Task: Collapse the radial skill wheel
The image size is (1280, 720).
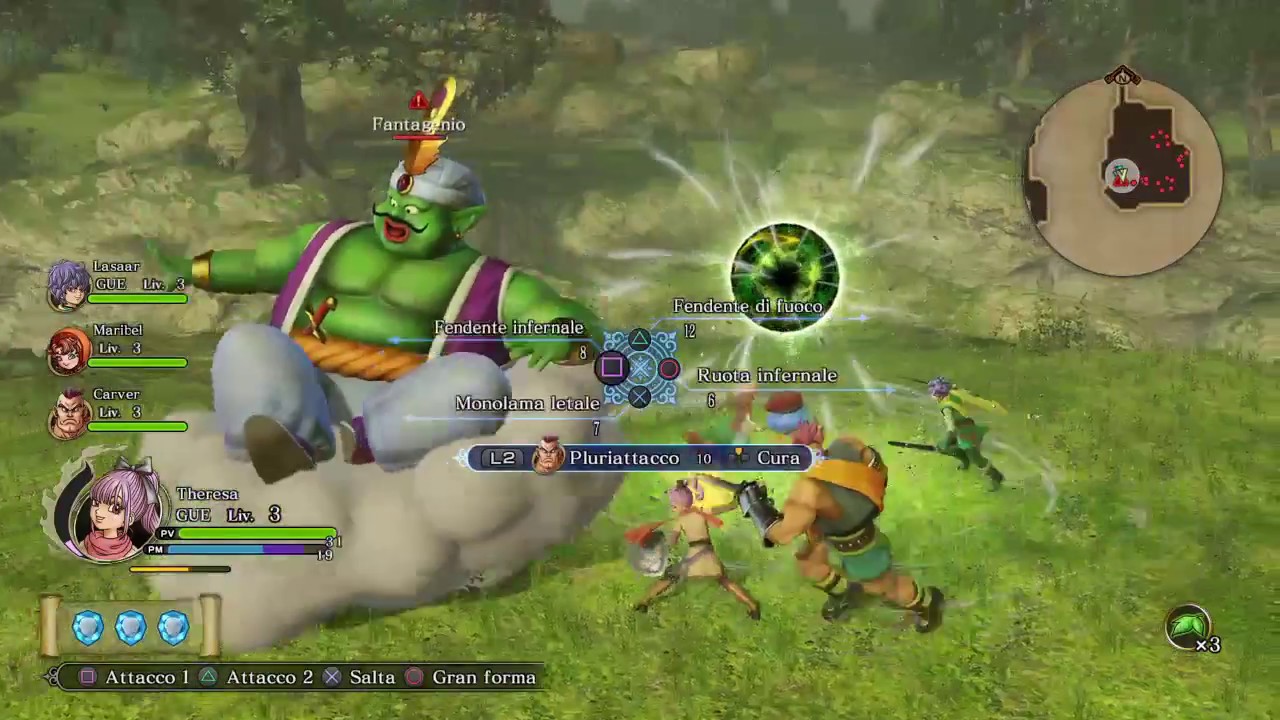Action: (x=639, y=368)
